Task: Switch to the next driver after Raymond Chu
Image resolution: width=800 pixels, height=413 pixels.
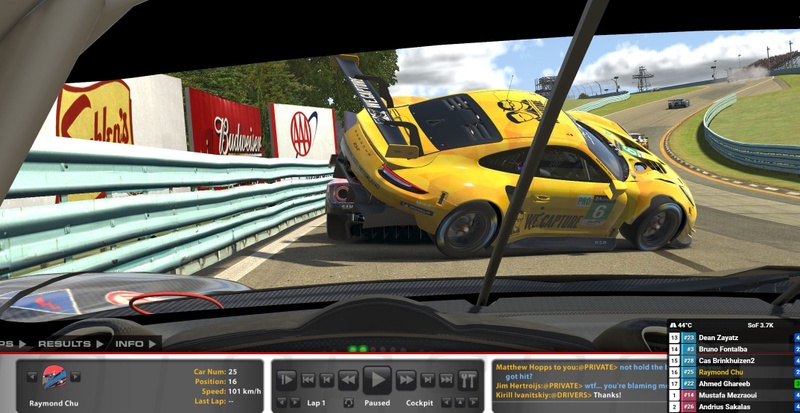Action: (76, 376)
